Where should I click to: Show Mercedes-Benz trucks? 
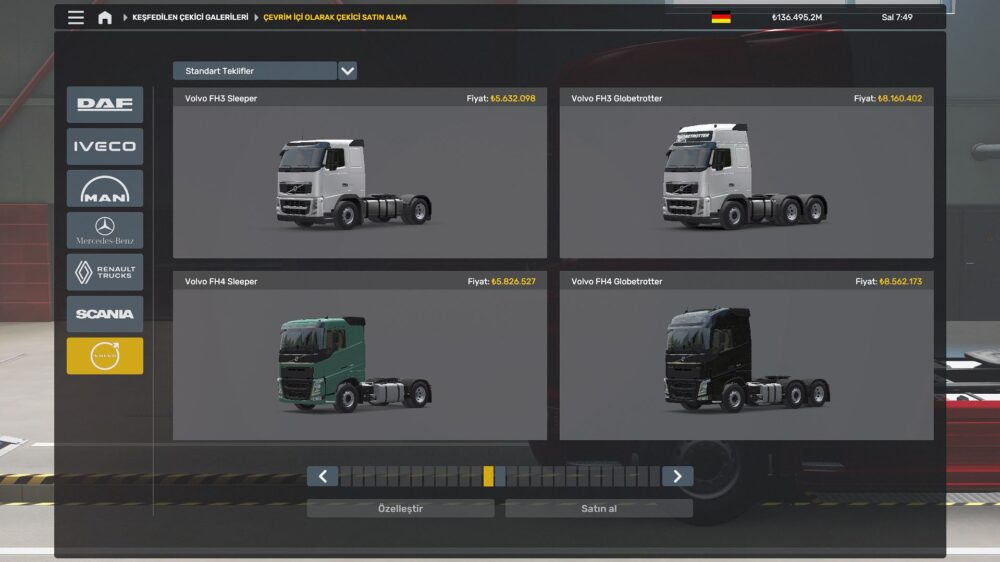105,230
